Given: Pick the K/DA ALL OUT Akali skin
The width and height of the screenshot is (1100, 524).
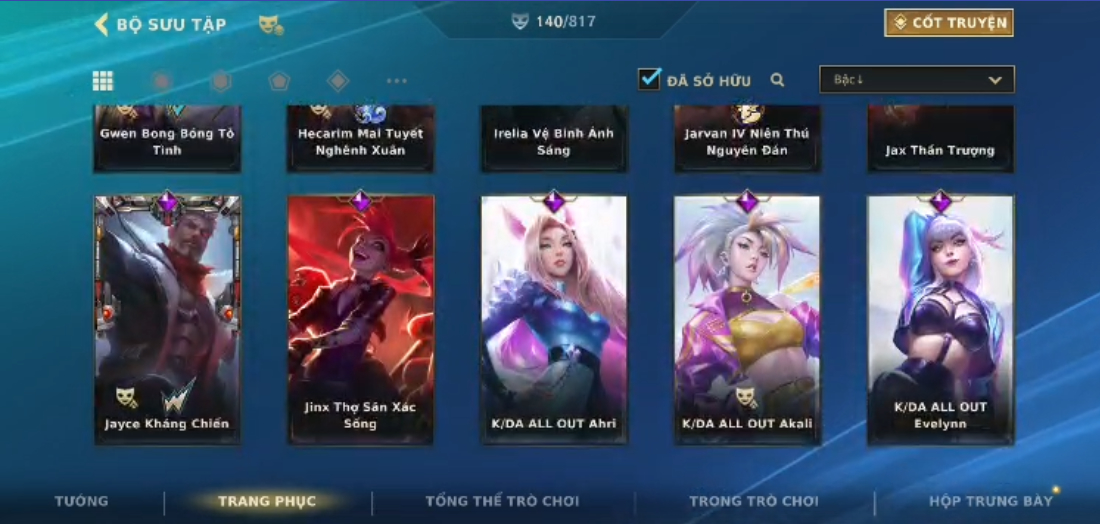Looking at the screenshot, I should [747, 318].
